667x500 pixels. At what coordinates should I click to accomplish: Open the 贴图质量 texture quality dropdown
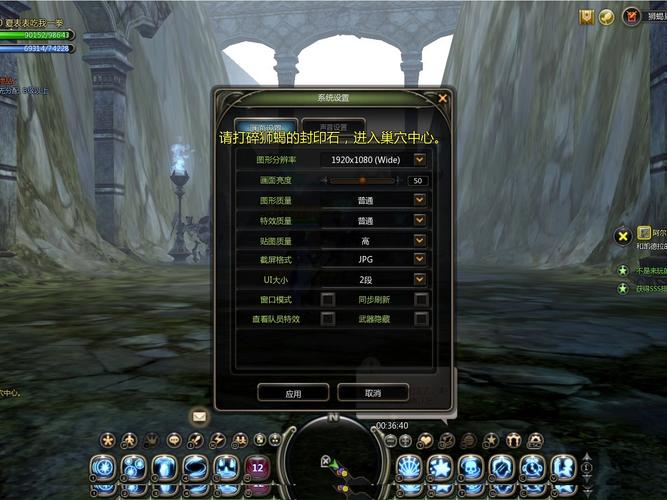[x=420, y=240]
